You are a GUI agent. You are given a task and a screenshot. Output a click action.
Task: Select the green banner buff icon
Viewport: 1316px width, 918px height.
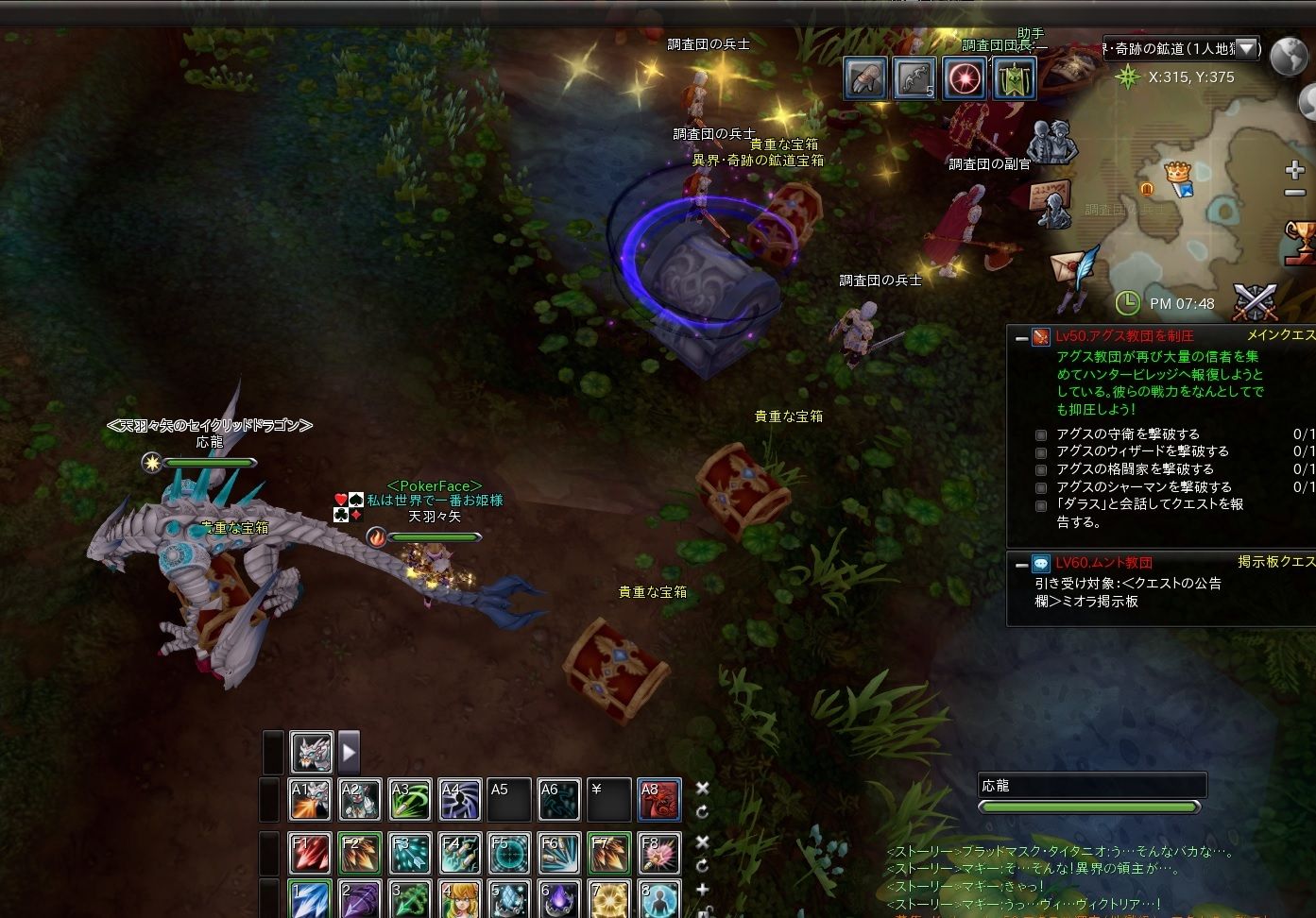coord(1015,78)
